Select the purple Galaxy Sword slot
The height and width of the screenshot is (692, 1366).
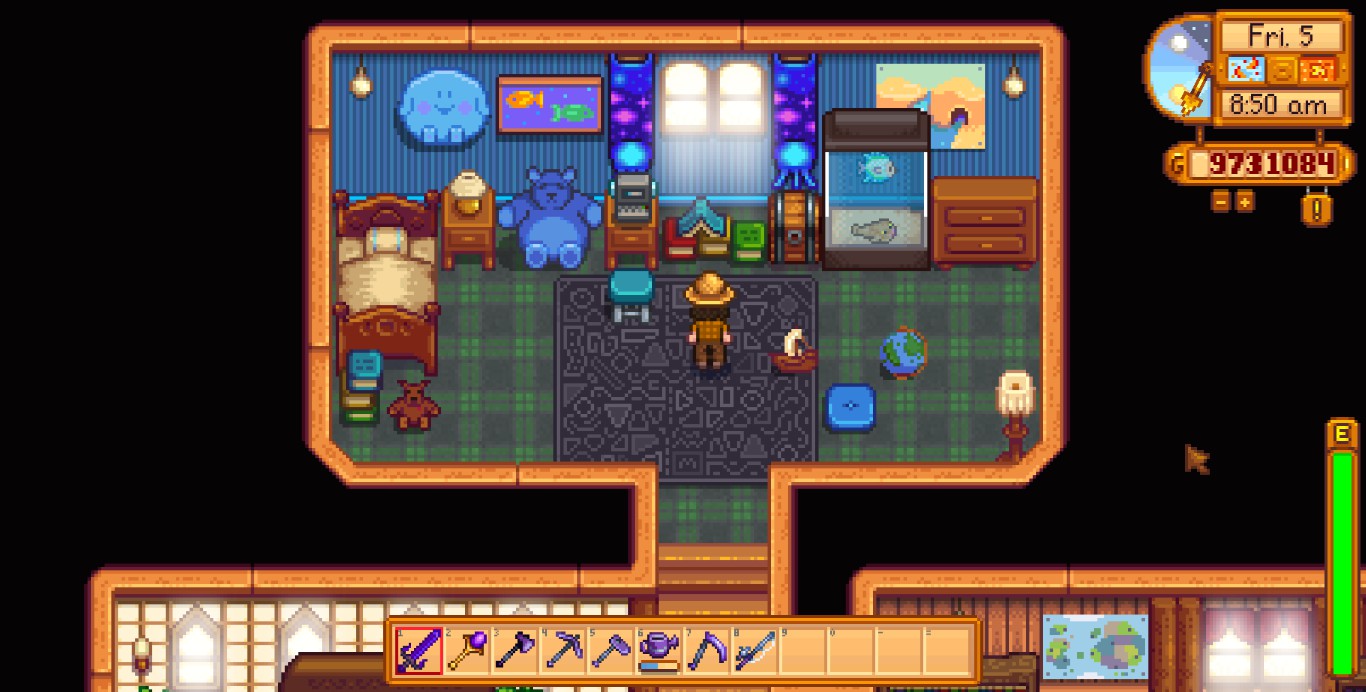[x=416, y=651]
